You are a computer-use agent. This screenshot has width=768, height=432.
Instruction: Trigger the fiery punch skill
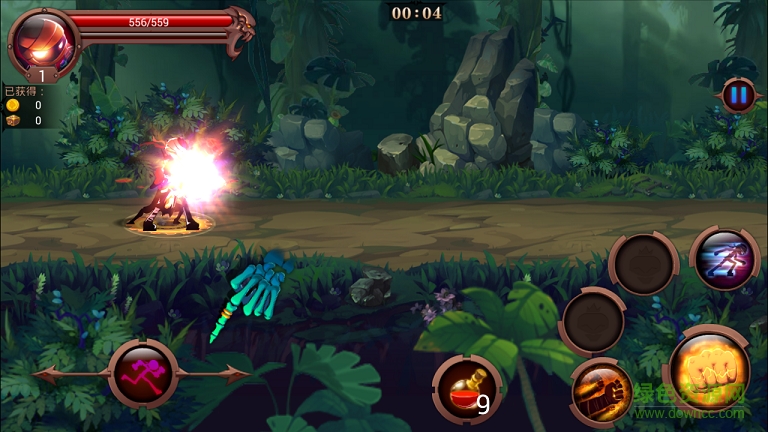click(x=602, y=391)
